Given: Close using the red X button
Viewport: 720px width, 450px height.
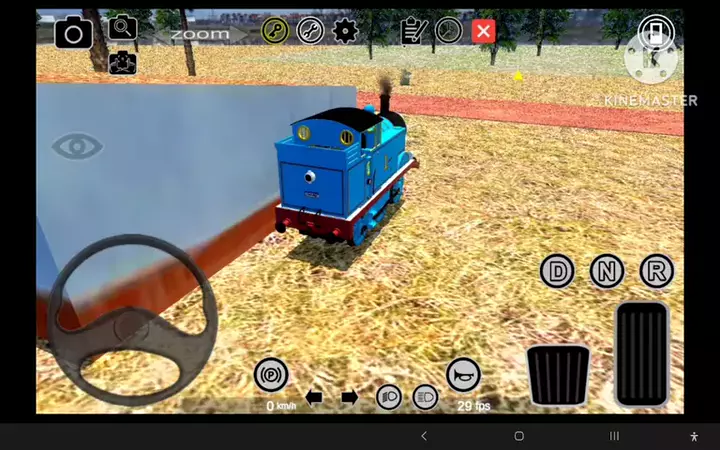Looking at the screenshot, I should coord(484,31).
